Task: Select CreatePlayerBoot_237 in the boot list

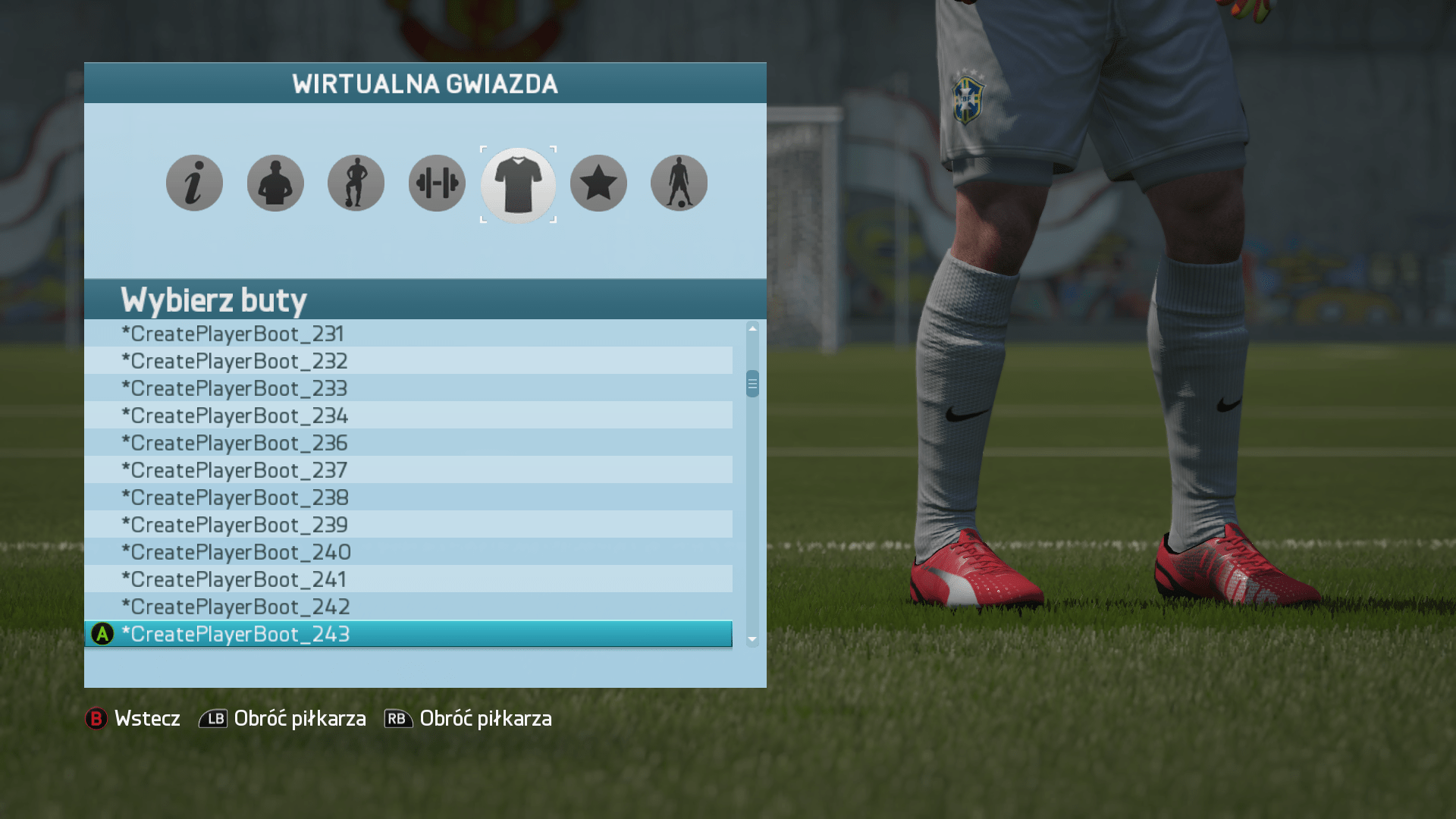Action: 408,470
